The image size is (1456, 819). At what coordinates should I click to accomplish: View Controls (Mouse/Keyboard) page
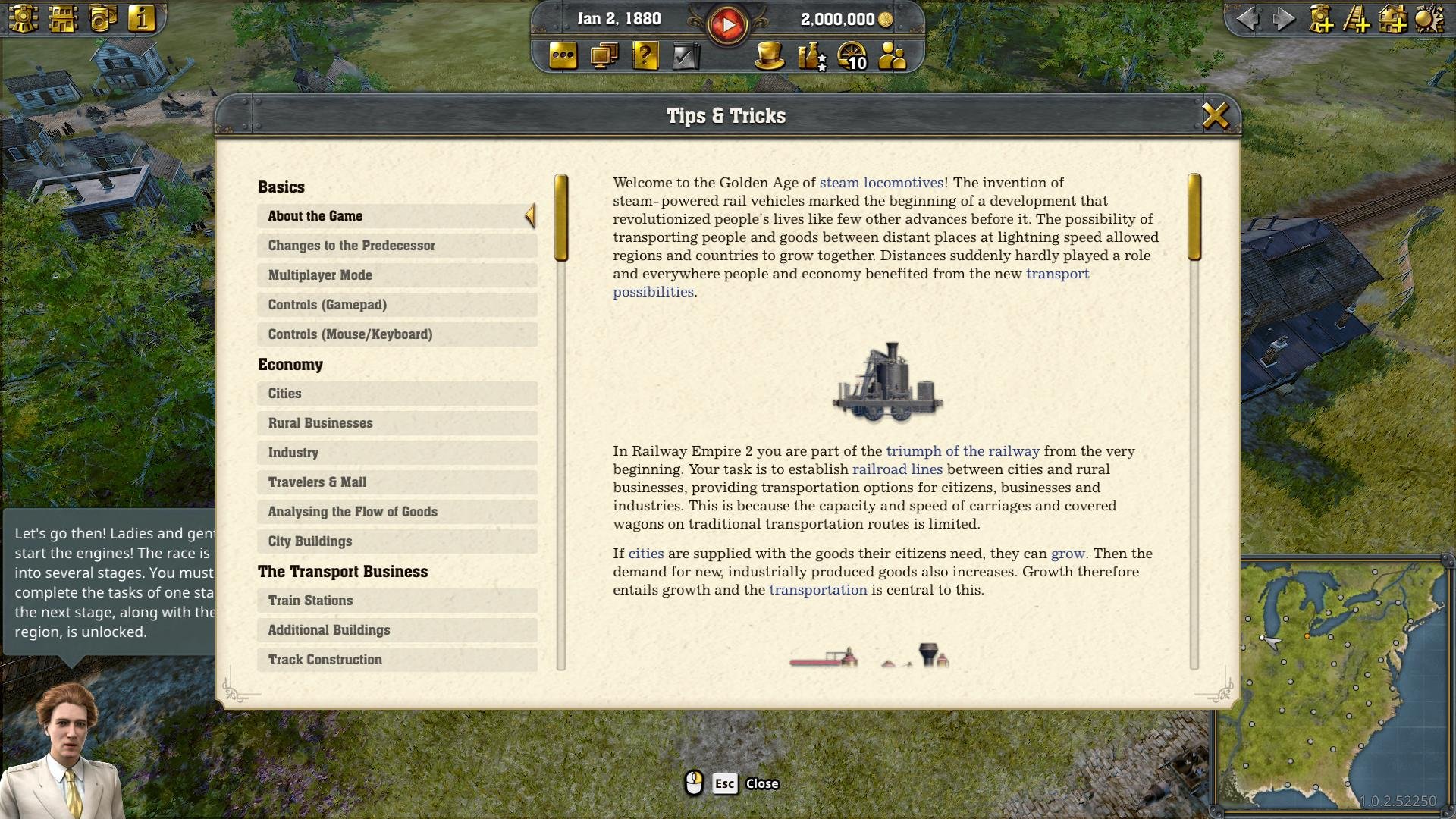396,334
